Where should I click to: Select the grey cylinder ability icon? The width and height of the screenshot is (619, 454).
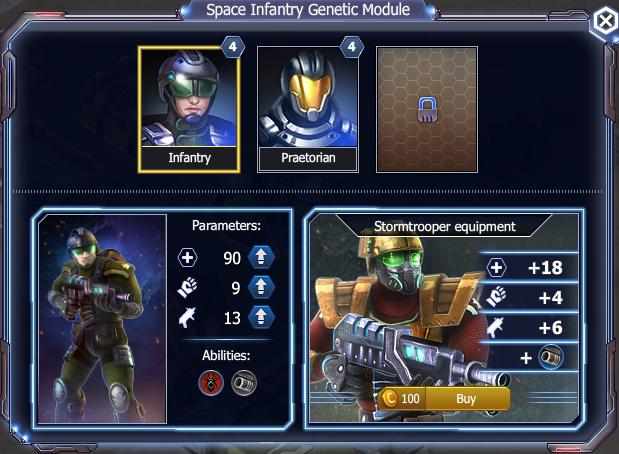click(x=243, y=382)
